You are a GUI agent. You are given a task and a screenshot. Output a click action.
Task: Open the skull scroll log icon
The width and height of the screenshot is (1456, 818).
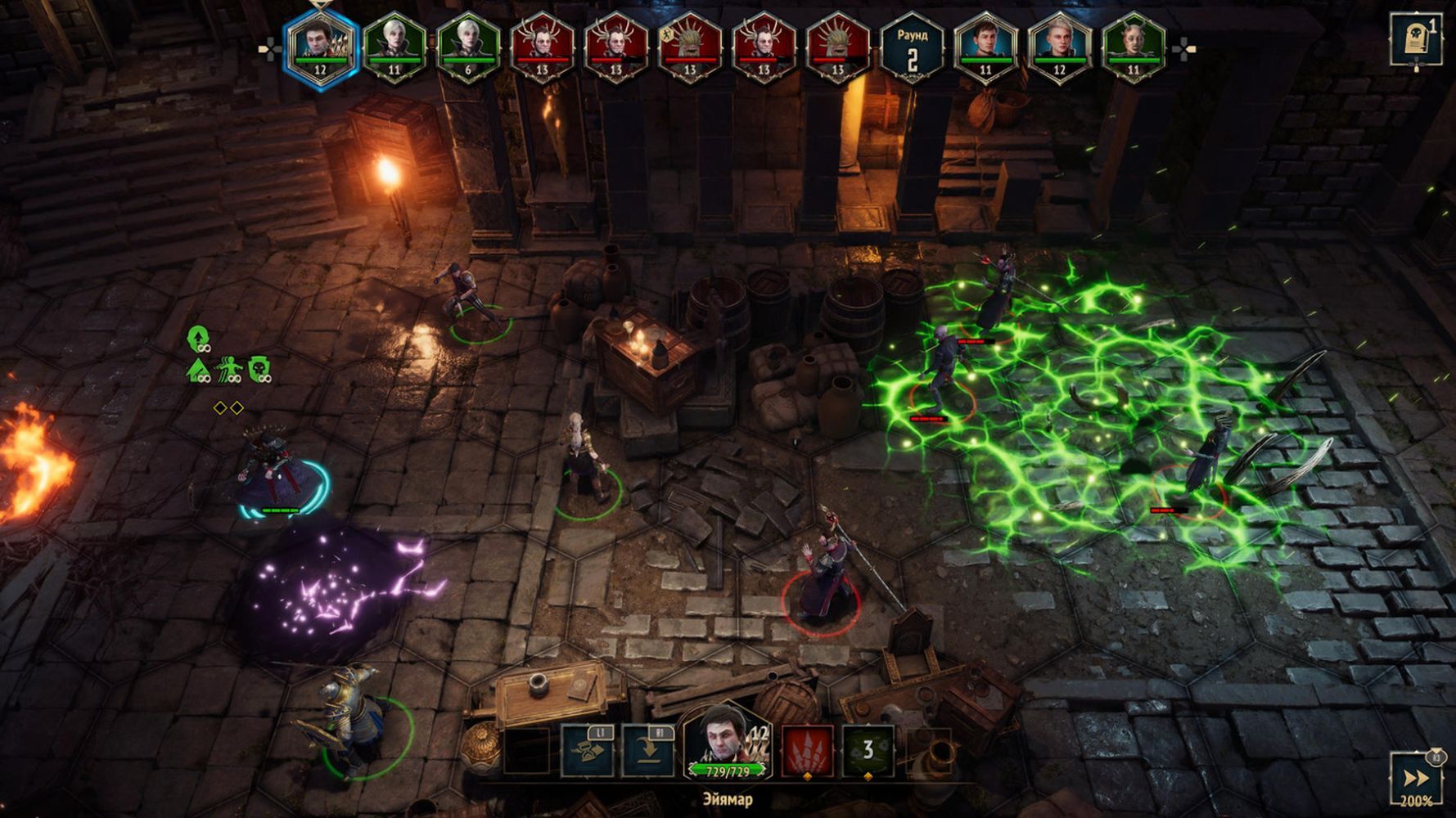click(1415, 40)
